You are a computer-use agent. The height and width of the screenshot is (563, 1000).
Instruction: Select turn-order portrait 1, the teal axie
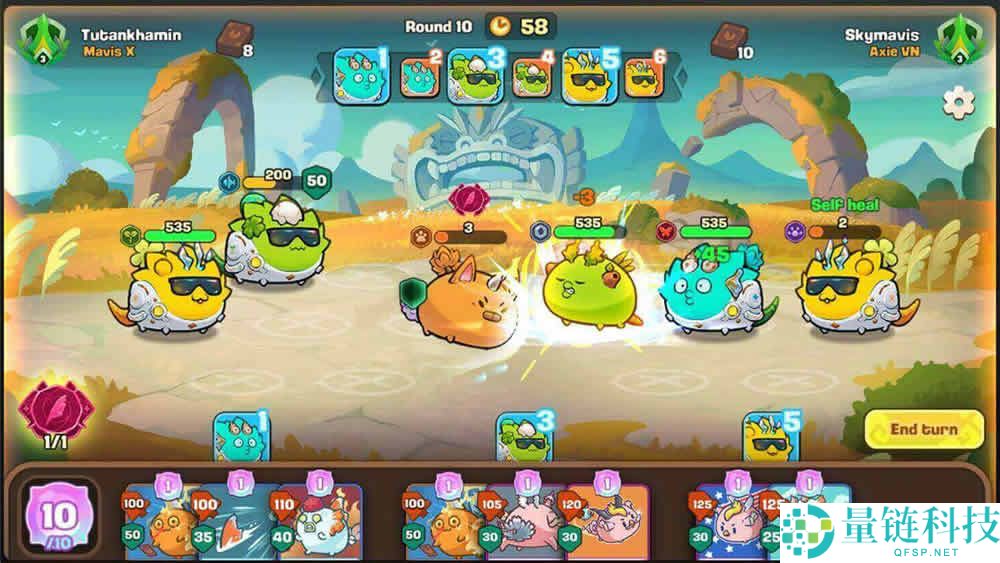pyautogui.click(x=359, y=76)
